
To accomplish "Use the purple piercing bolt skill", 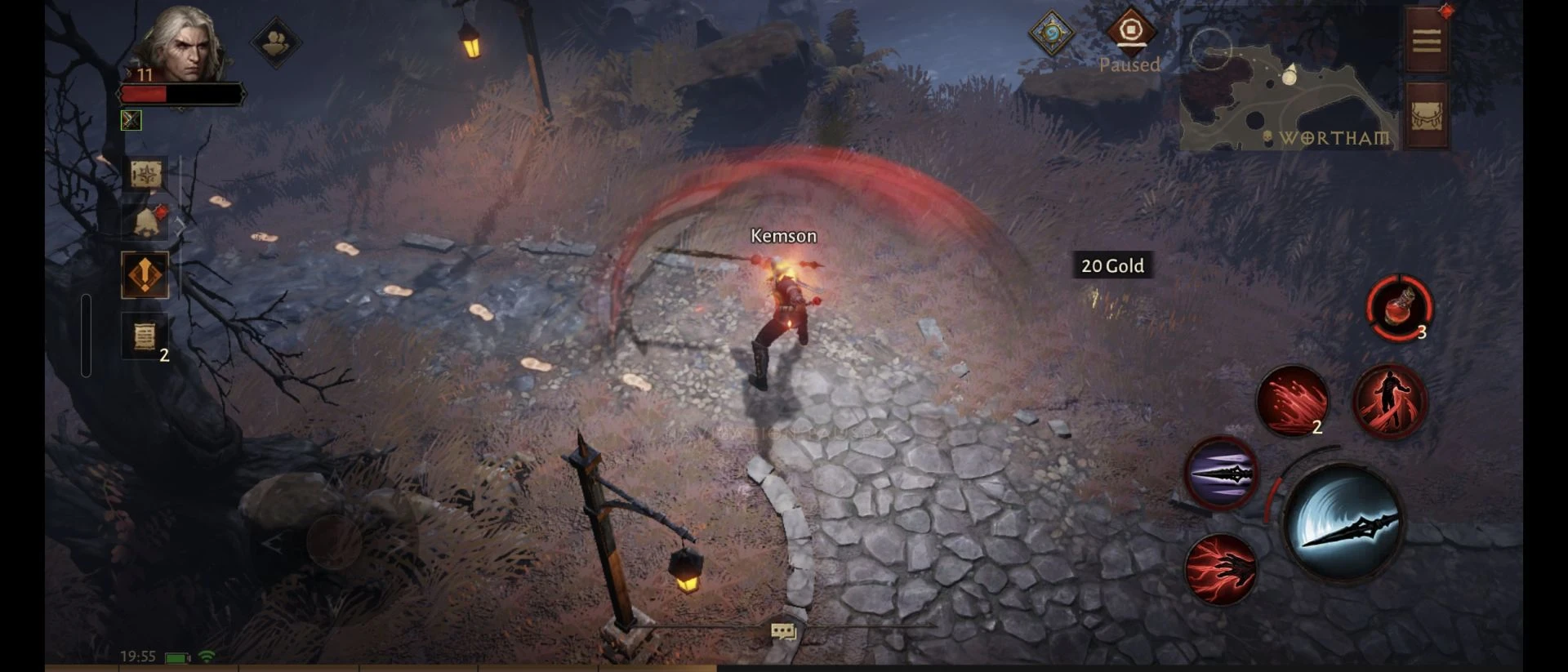I will tap(1221, 473).
